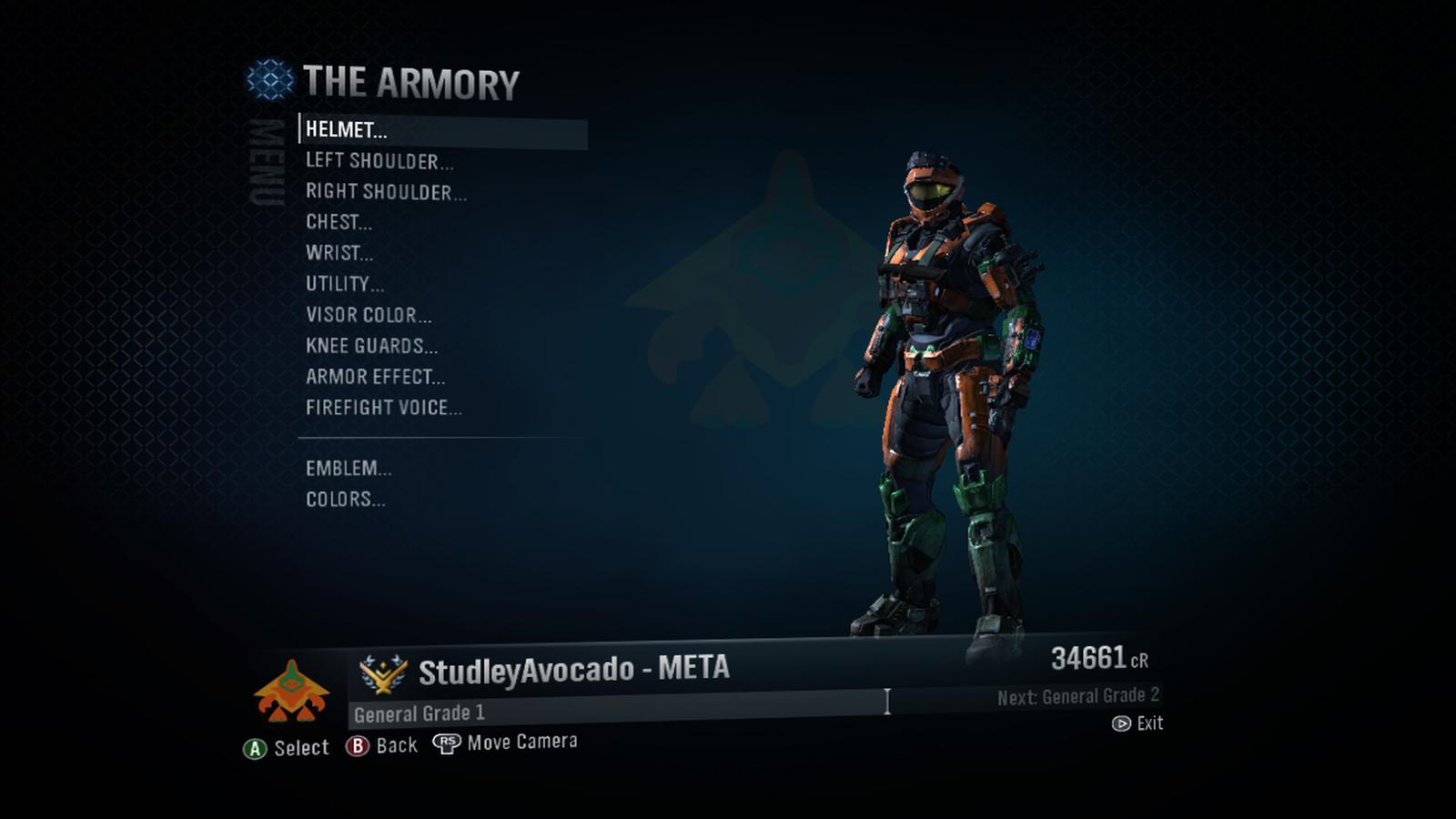Open the Helmet customization menu

tap(347, 130)
